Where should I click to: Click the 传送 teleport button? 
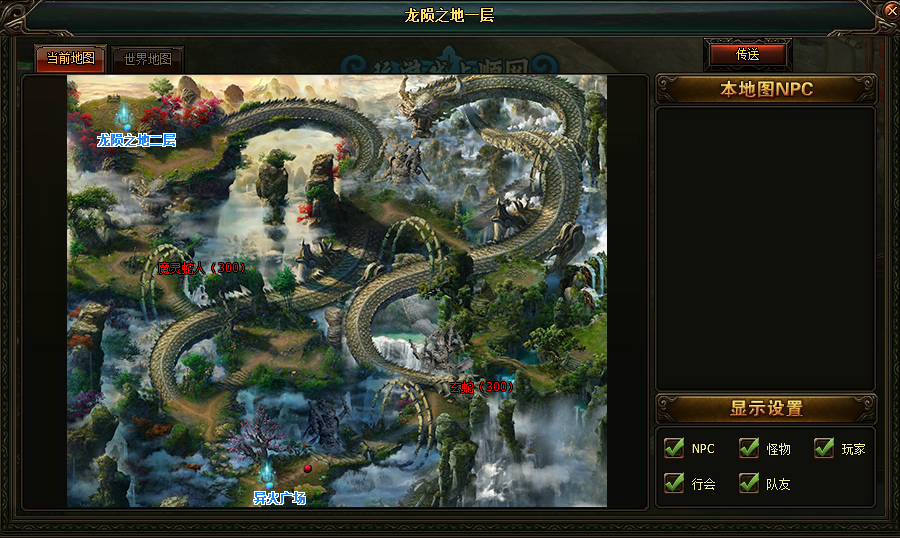pyautogui.click(x=747, y=54)
